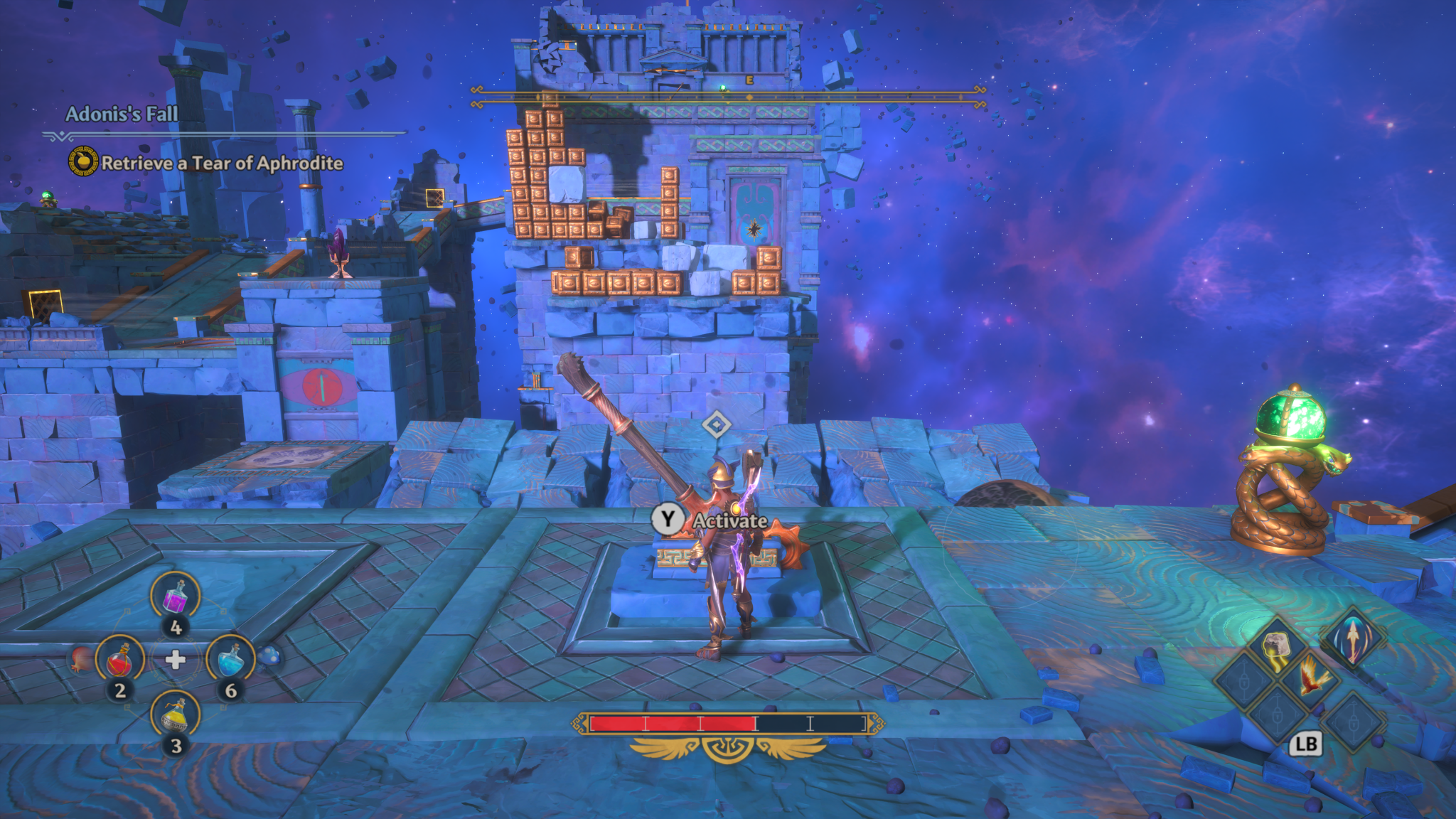Use the red health potion
The width and height of the screenshot is (1456, 819).
(120, 659)
